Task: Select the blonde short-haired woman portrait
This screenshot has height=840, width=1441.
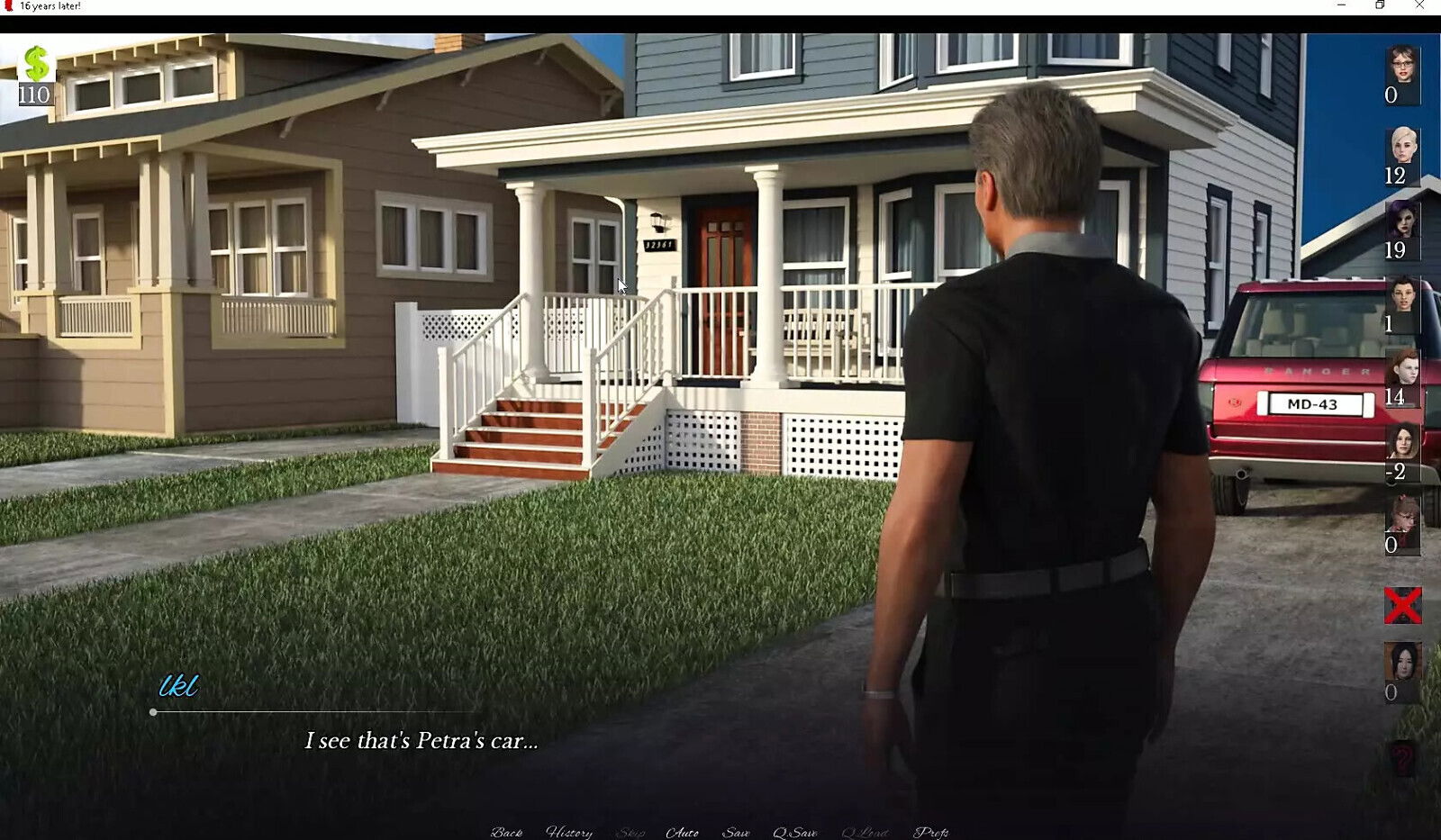Action: (1402, 146)
